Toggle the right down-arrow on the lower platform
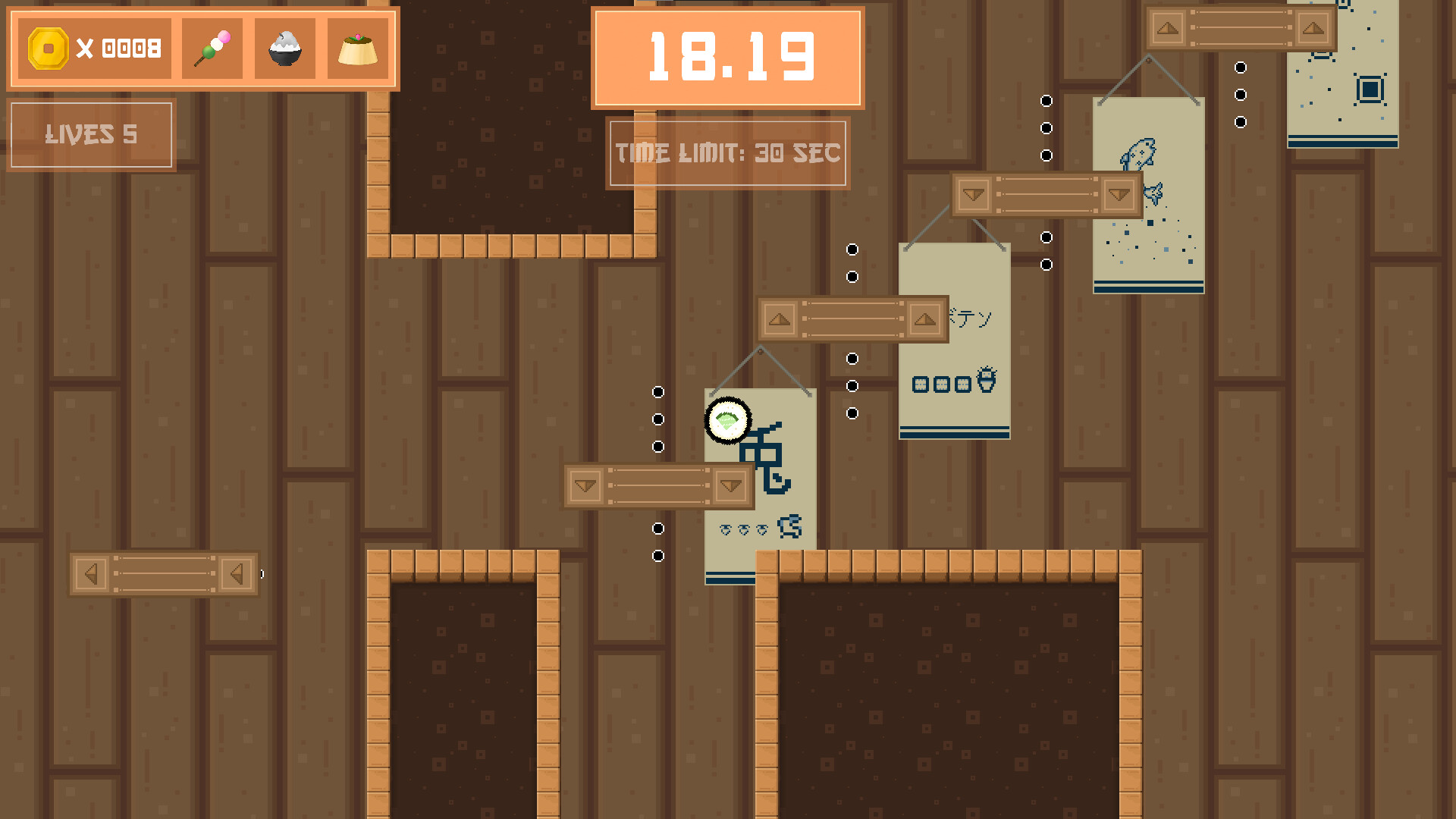The height and width of the screenshot is (819, 1456). coord(730,485)
